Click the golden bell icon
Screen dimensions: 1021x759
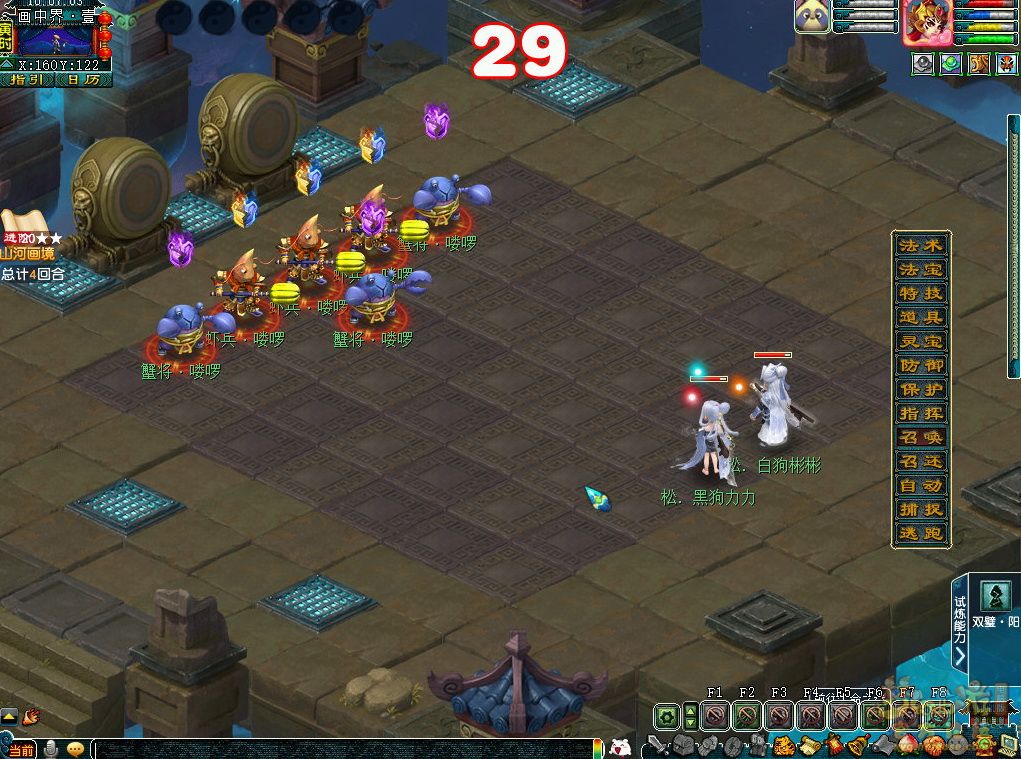857,745
